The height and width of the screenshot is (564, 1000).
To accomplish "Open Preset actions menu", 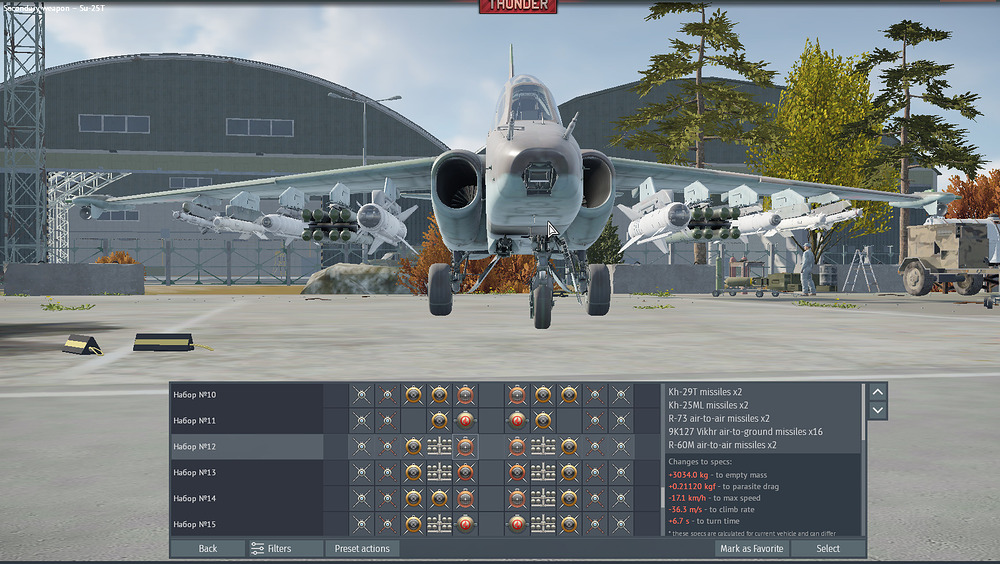I will point(362,548).
